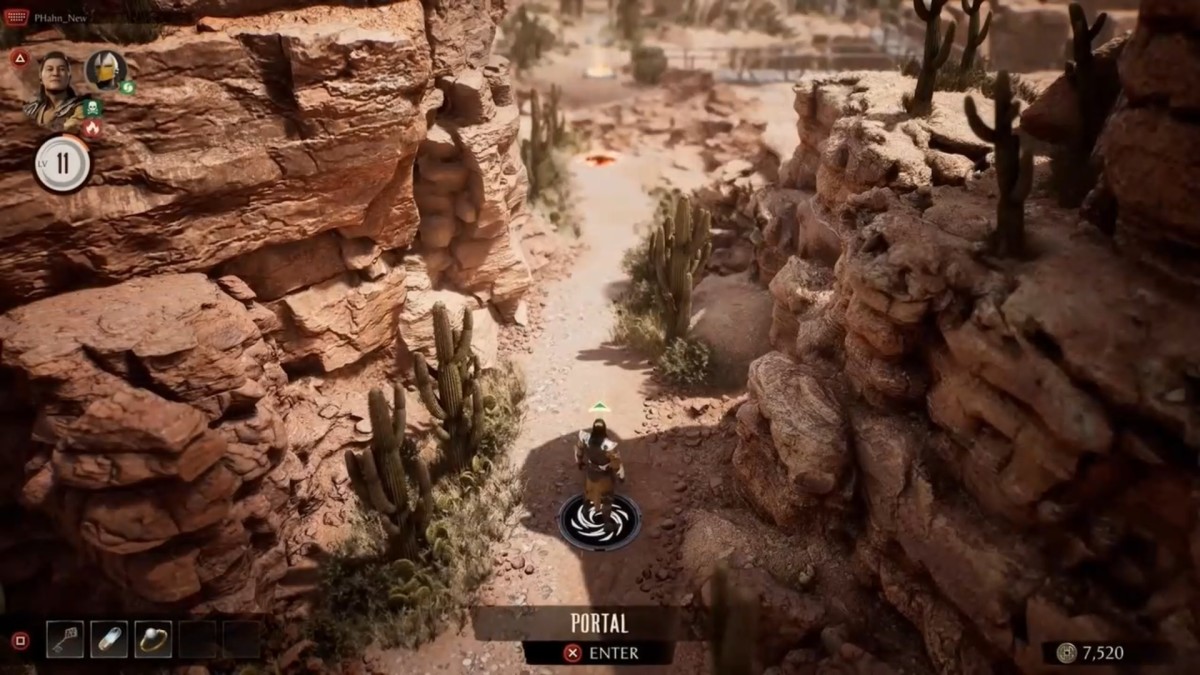The width and height of the screenshot is (1200, 675).
Task: Select the pearl ring item slot
Action: click(x=153, y=639)
